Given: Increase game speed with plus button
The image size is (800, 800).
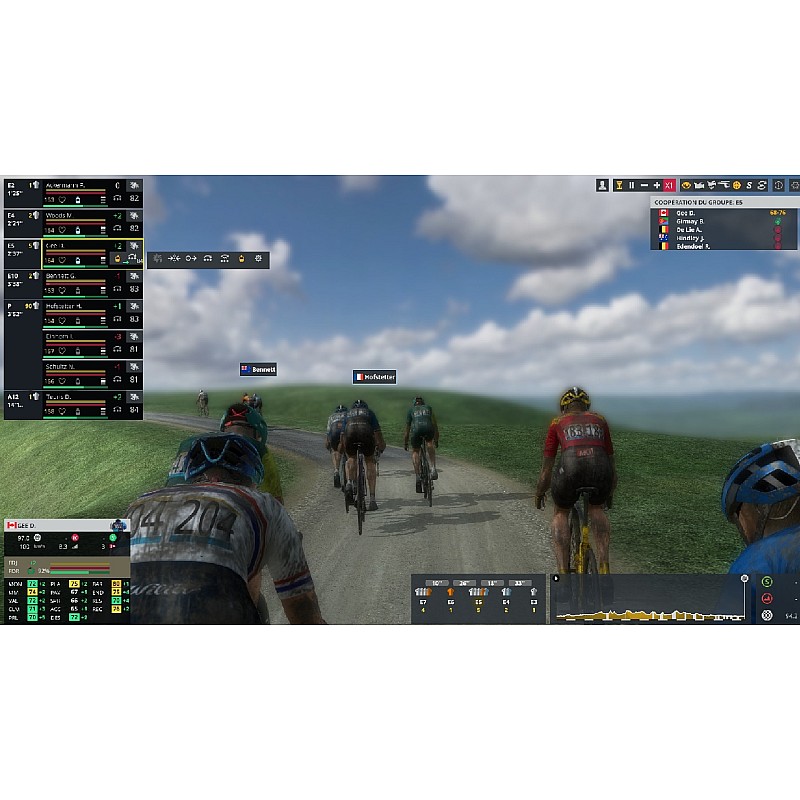Looking at the screenshot, I should pos(657,185).
